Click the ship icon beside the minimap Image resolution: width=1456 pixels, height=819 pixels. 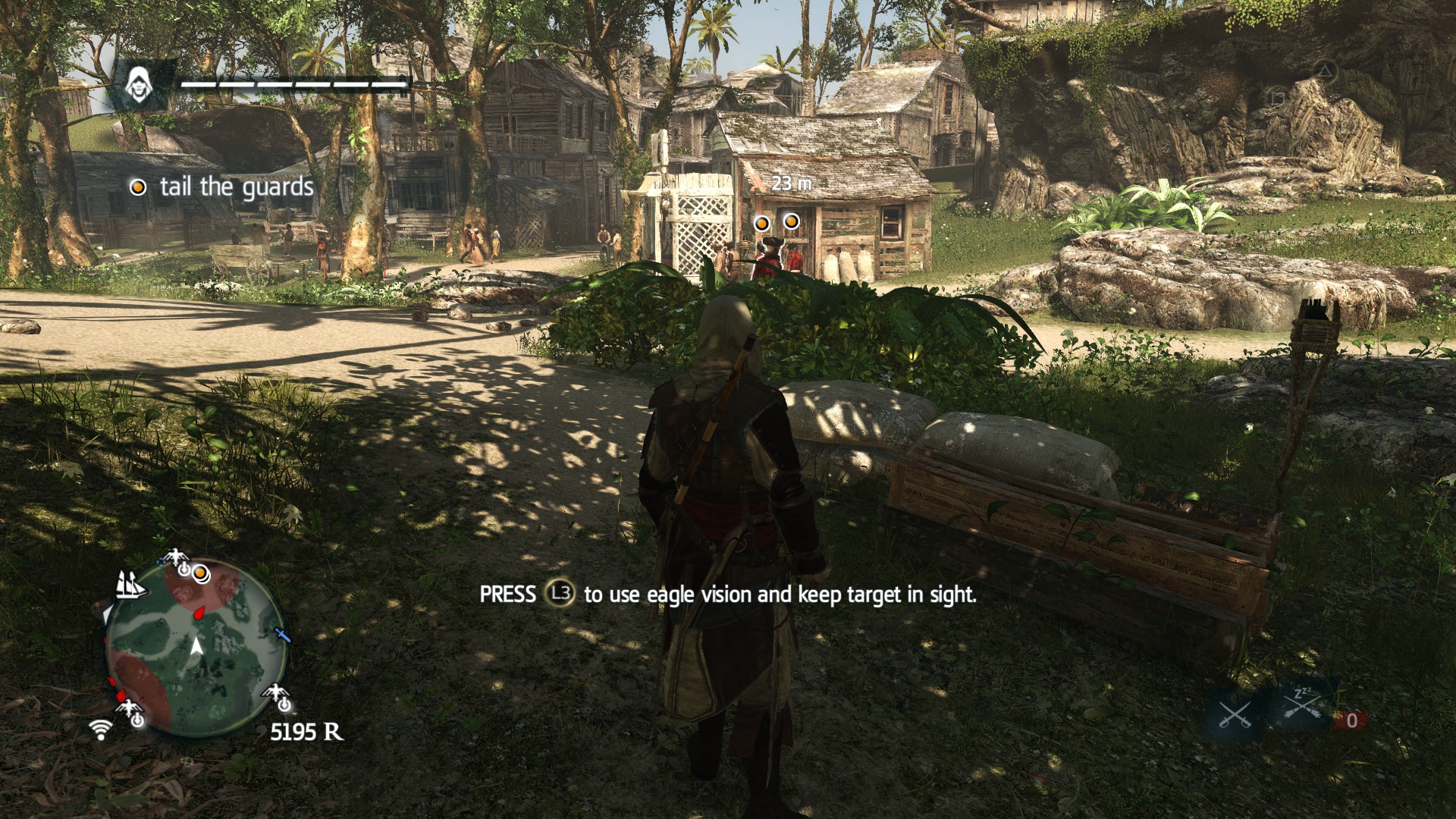130,585
